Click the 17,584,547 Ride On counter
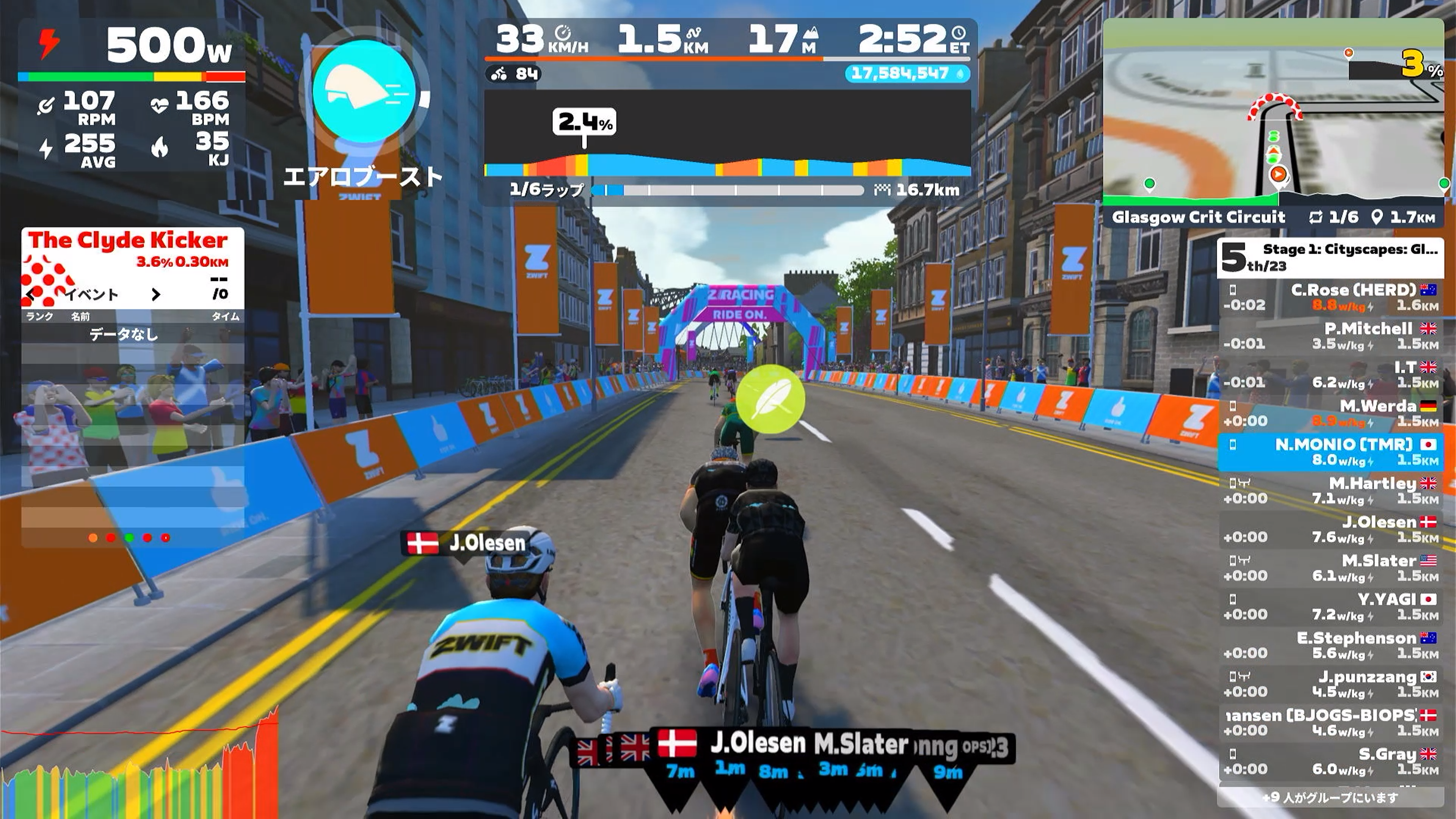 907,74
